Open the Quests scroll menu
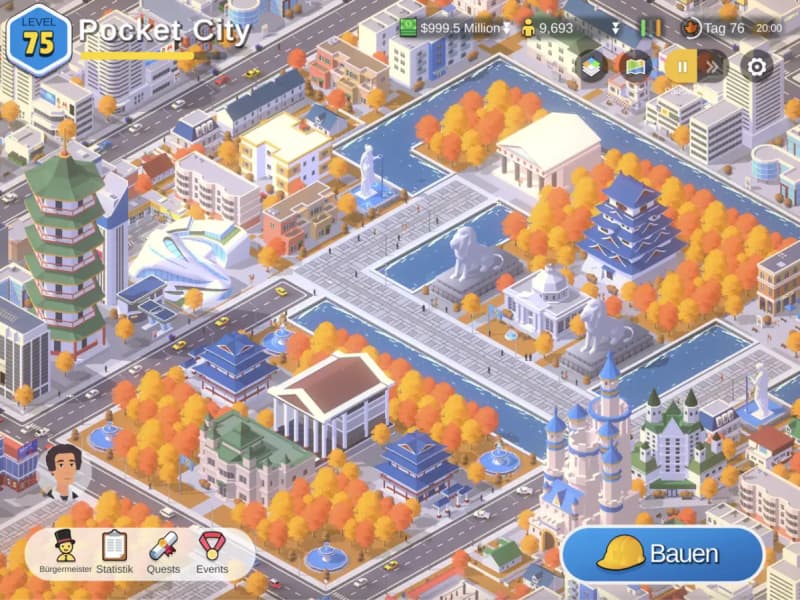Screen dimensions: 800x600 [x=163, y=551]
